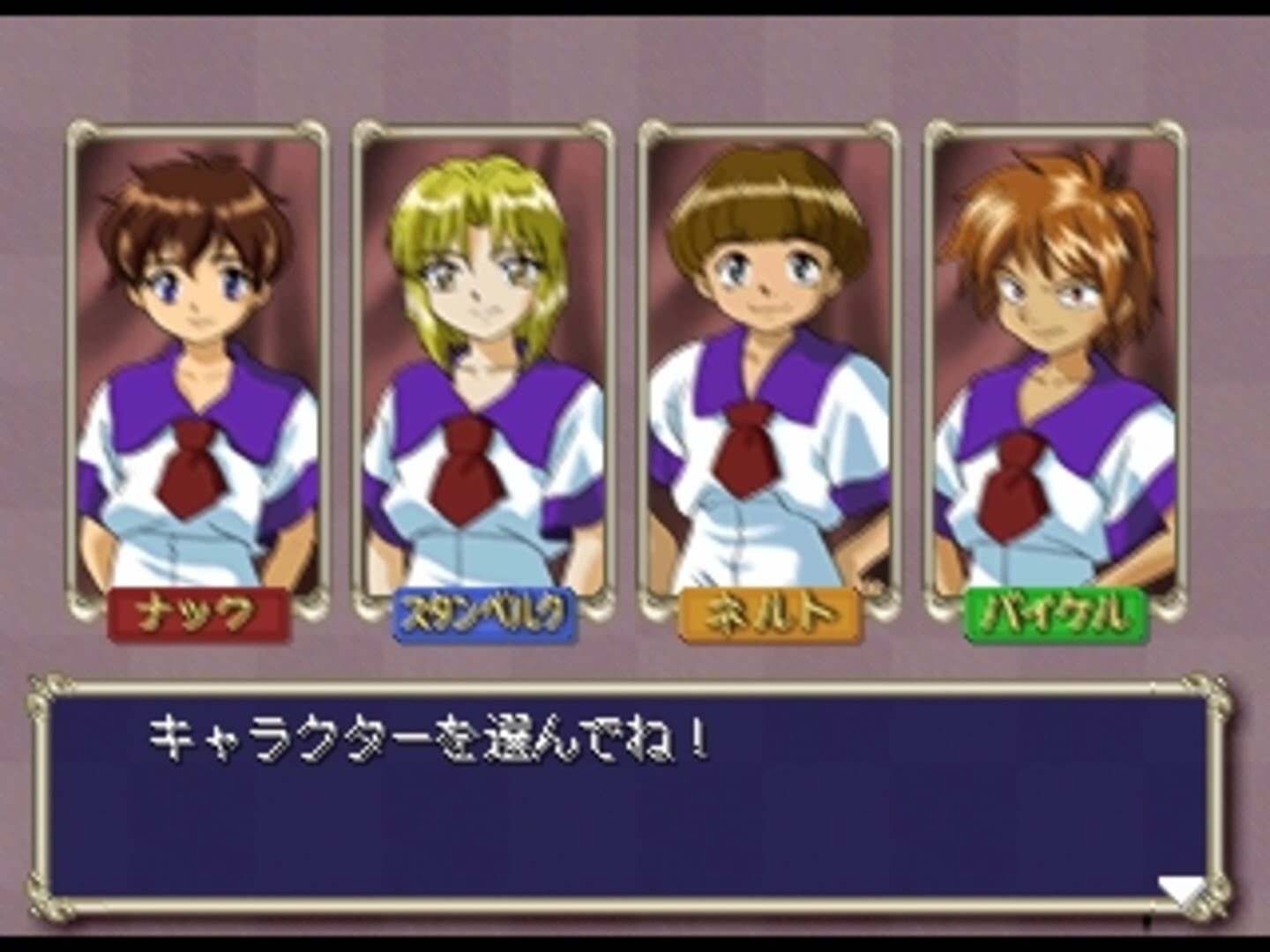
Task: Select the orange-haired character Baikal portrait
Action: (1054, 361)
